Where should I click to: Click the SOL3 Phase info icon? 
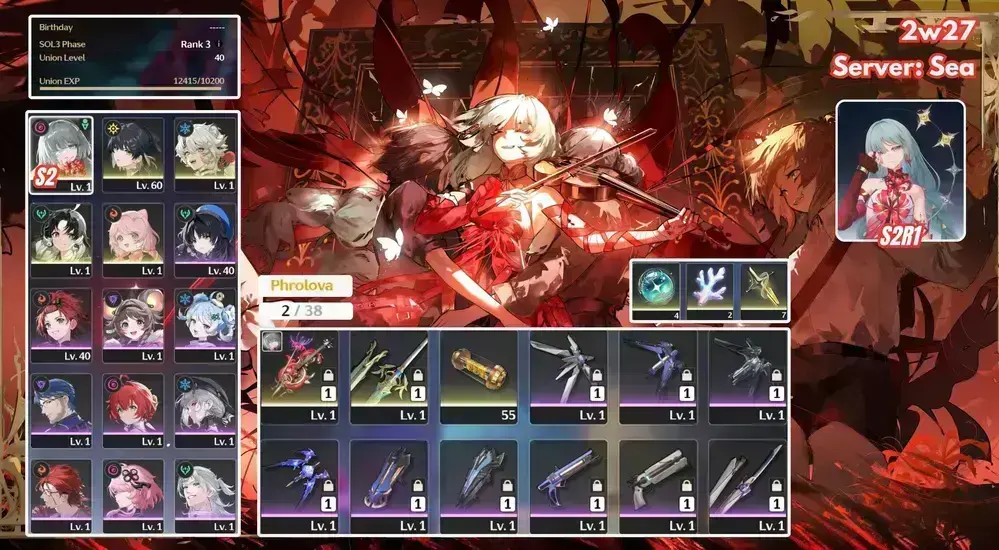(x=219, y=44)
